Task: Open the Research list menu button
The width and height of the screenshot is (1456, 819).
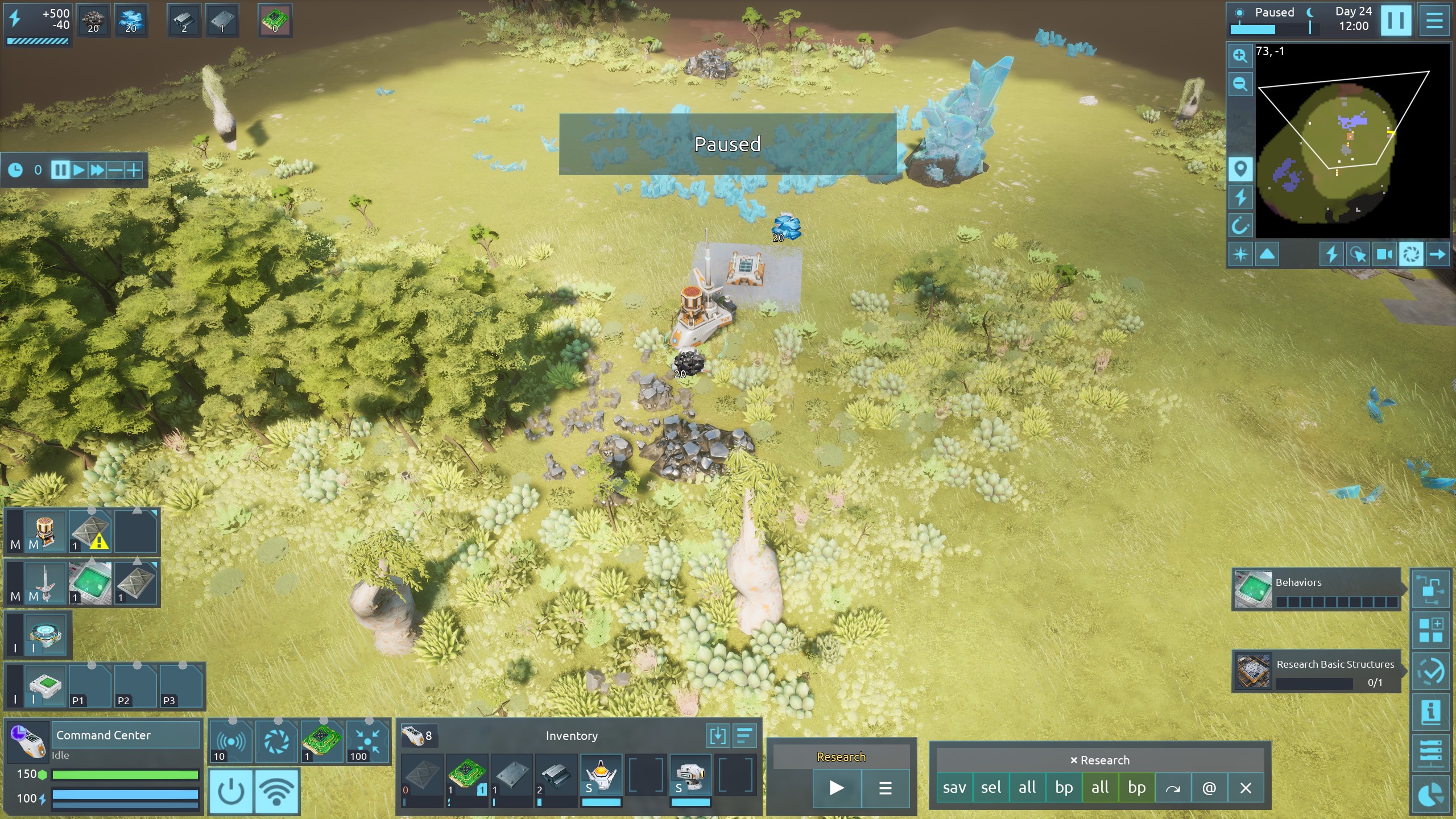Action: tap(885, 788)
